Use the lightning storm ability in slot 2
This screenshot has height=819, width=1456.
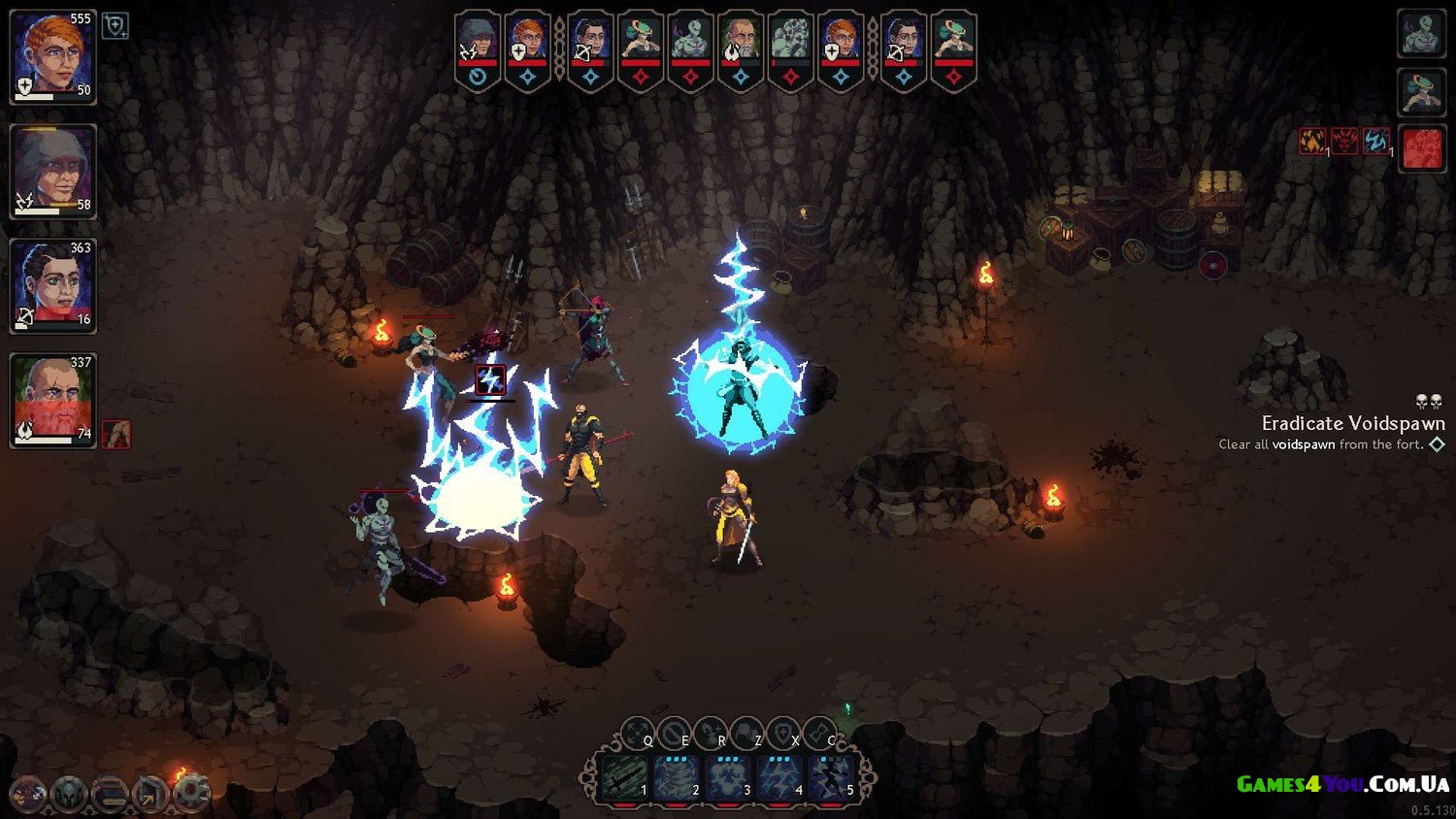[x=676, y=778]
